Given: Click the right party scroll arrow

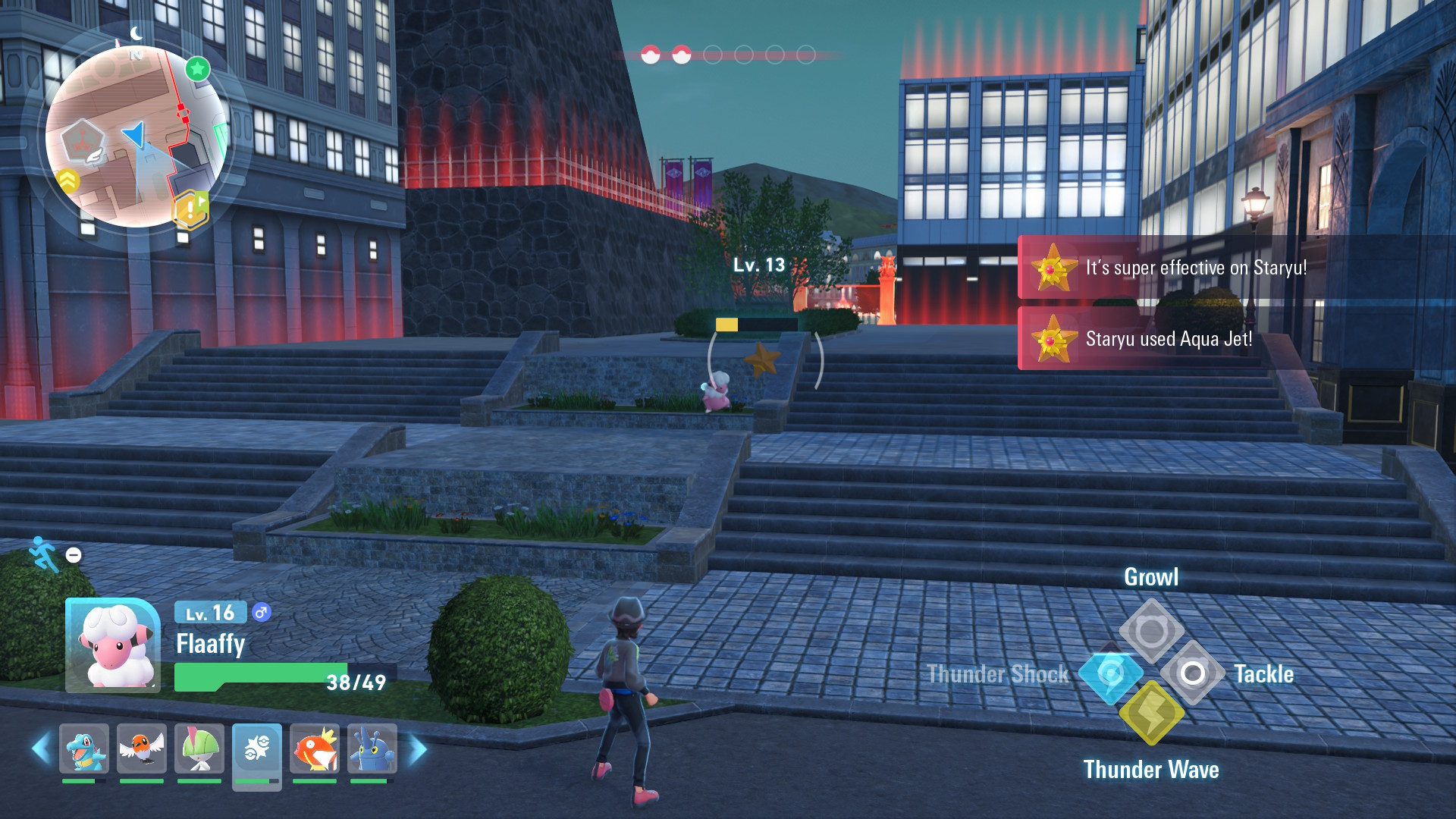Looking at the screenshot, I should (x=418, y=749).
